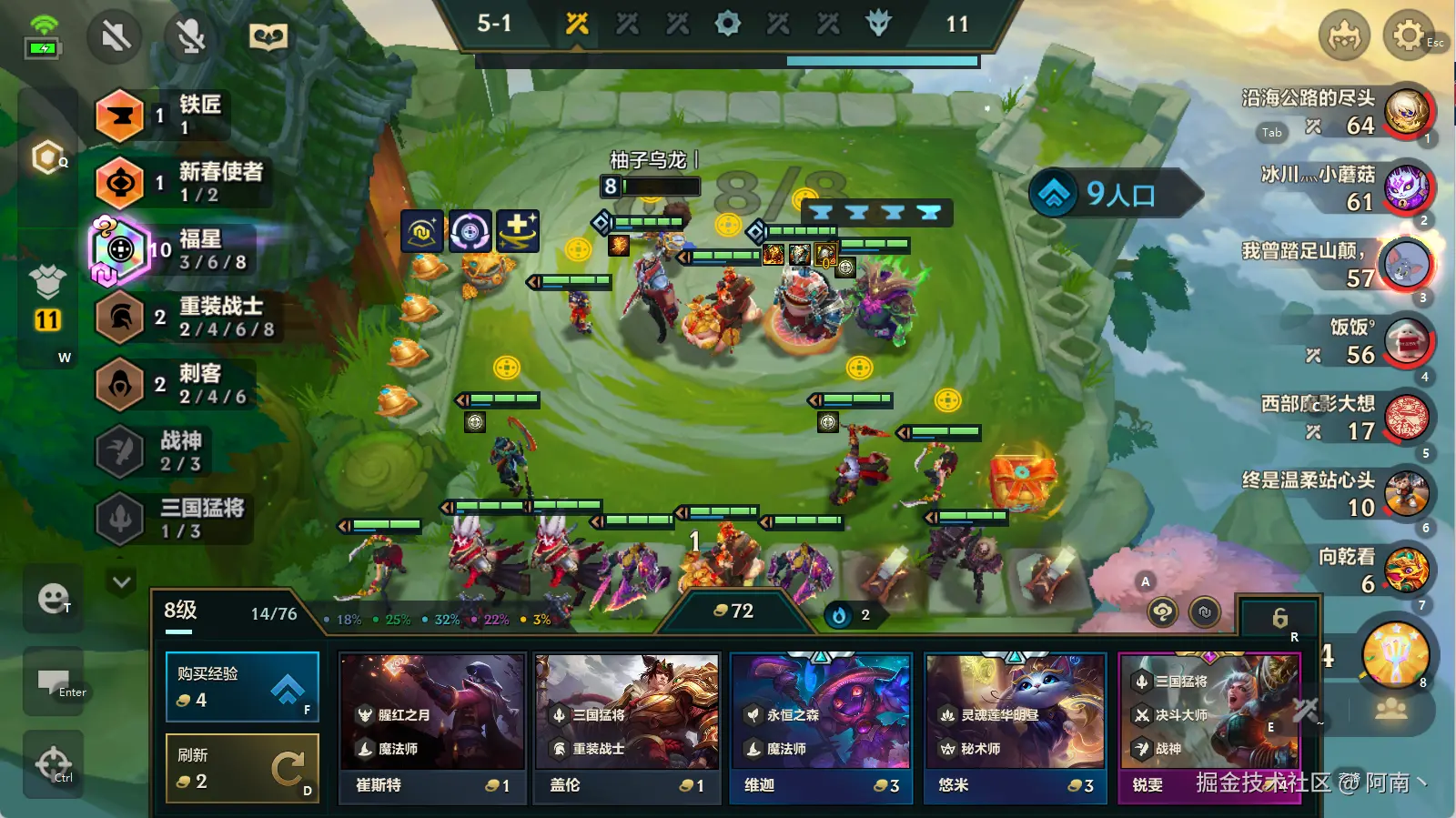Viewport: 1456px width, 818px height.
Task: Toggle the muted microphone icon
Action: [x=190, y=36]
